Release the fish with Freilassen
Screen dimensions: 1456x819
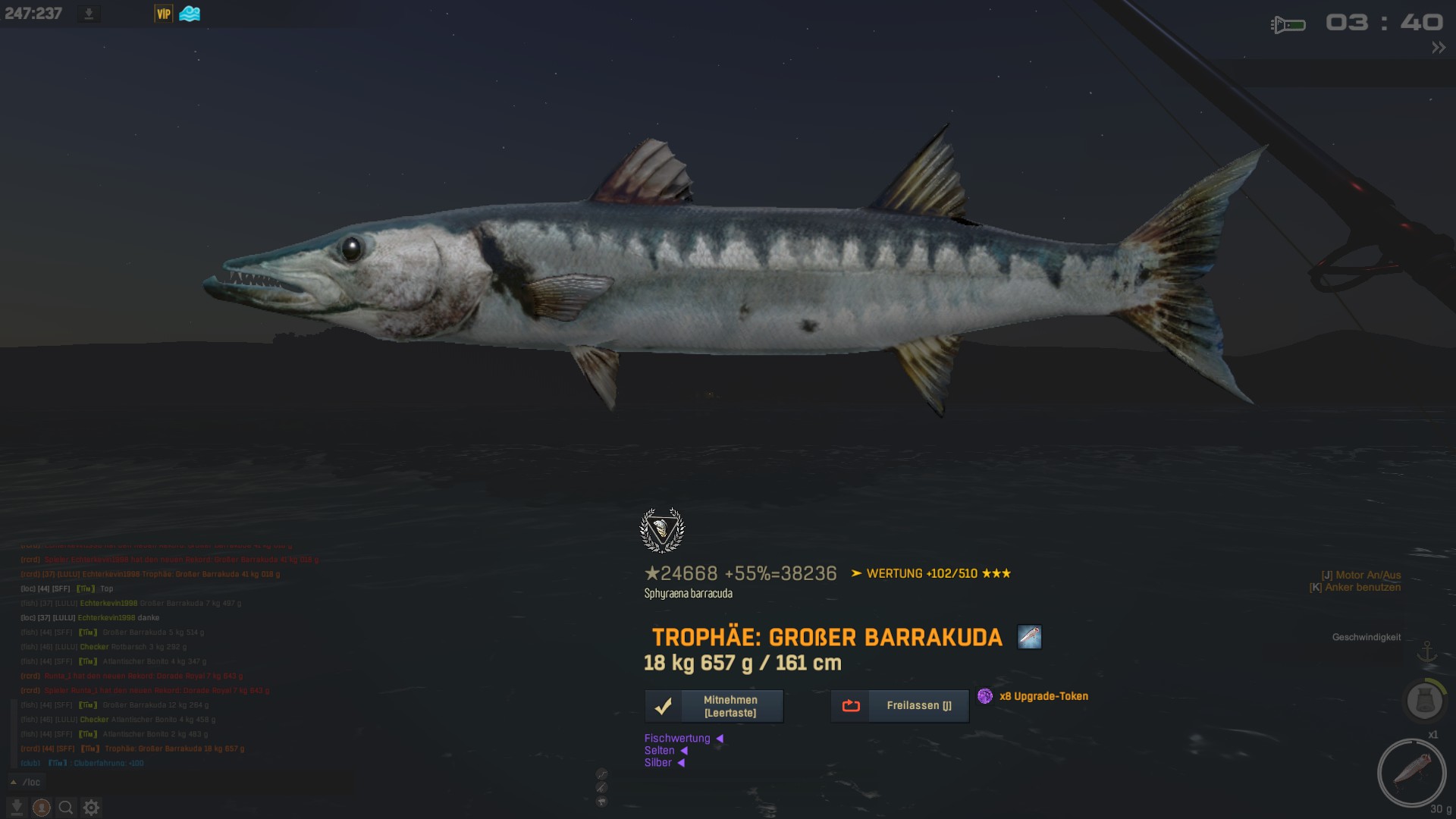point(899,706)
